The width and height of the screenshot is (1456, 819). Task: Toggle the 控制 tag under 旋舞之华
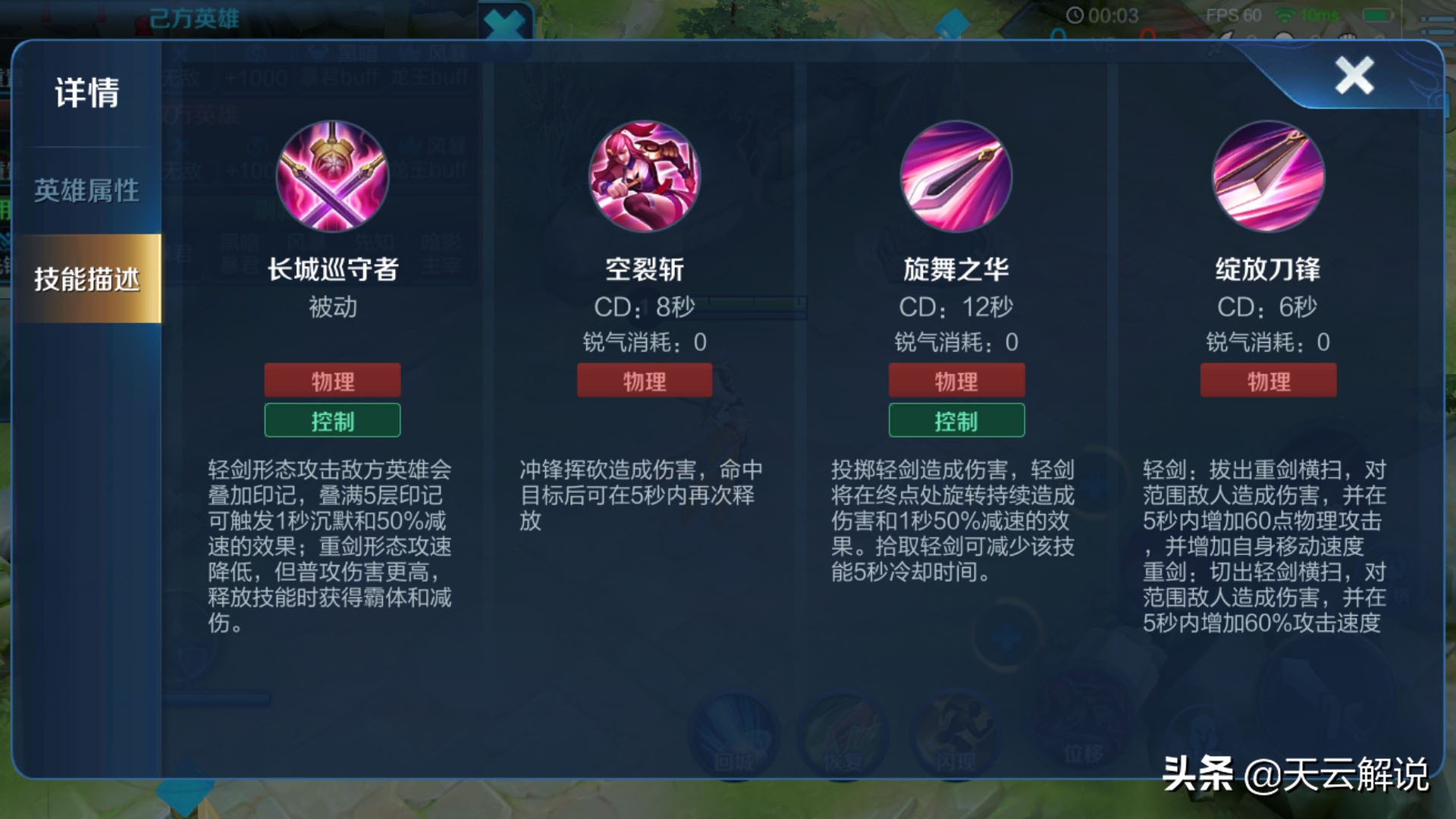coord(957,420)
